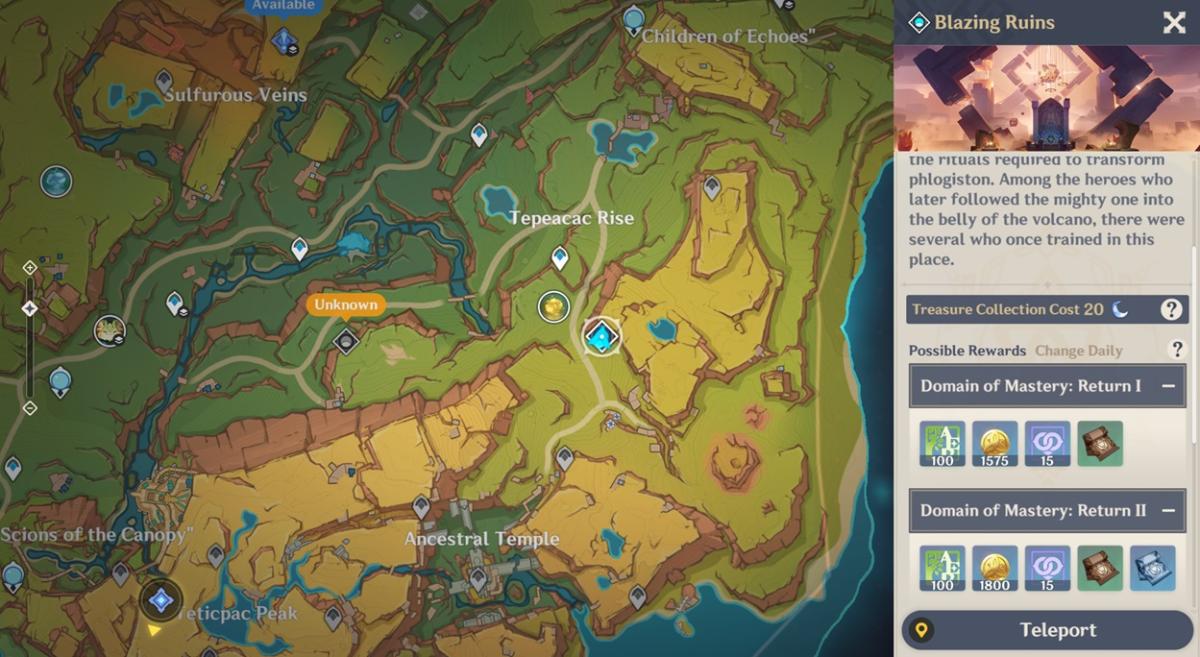Inspect the 1800 Mora reward

[x=995, y=568]
